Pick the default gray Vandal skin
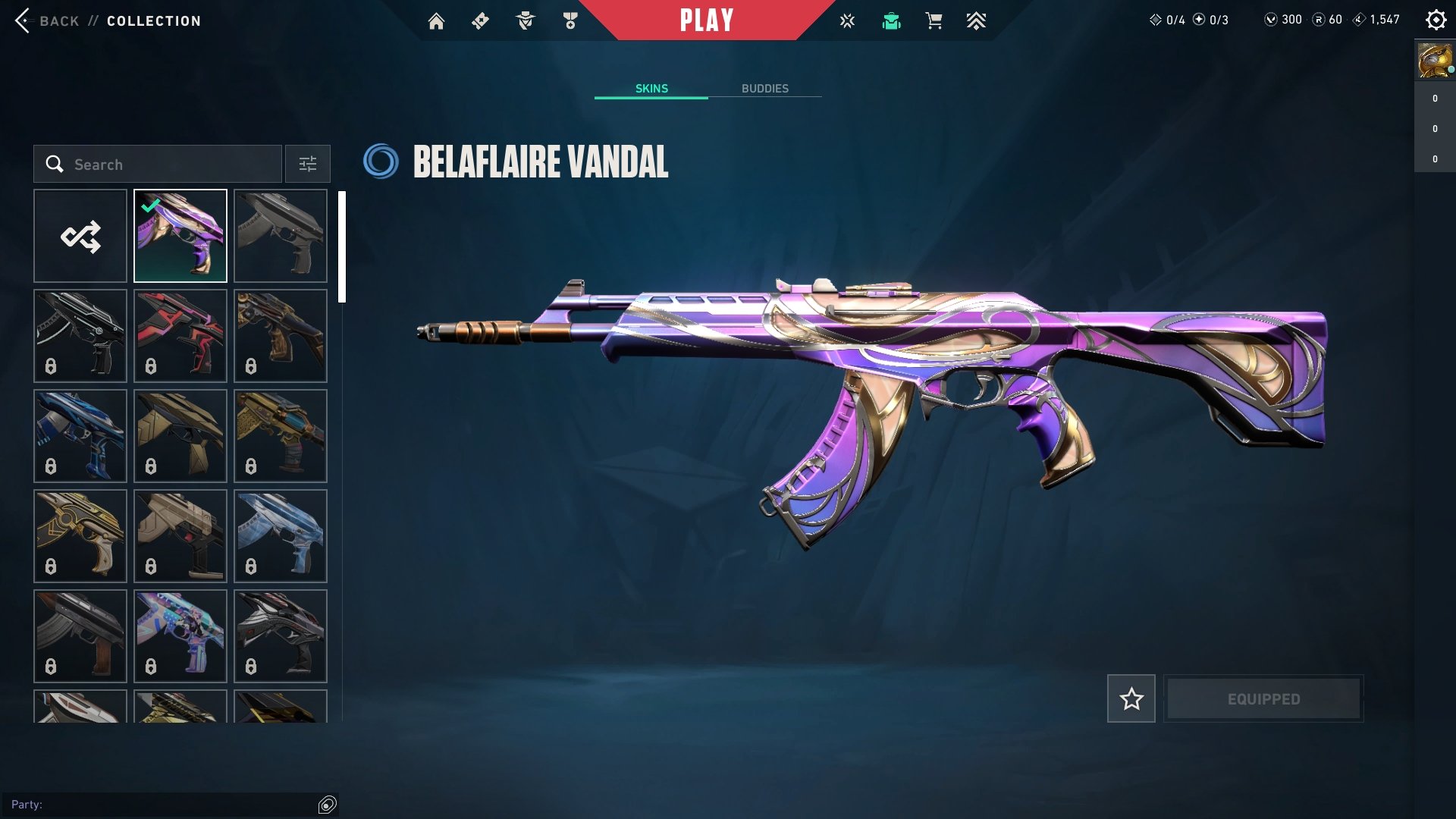The image size is (1456, 819). pyautogui.click(x=281, y=237)
